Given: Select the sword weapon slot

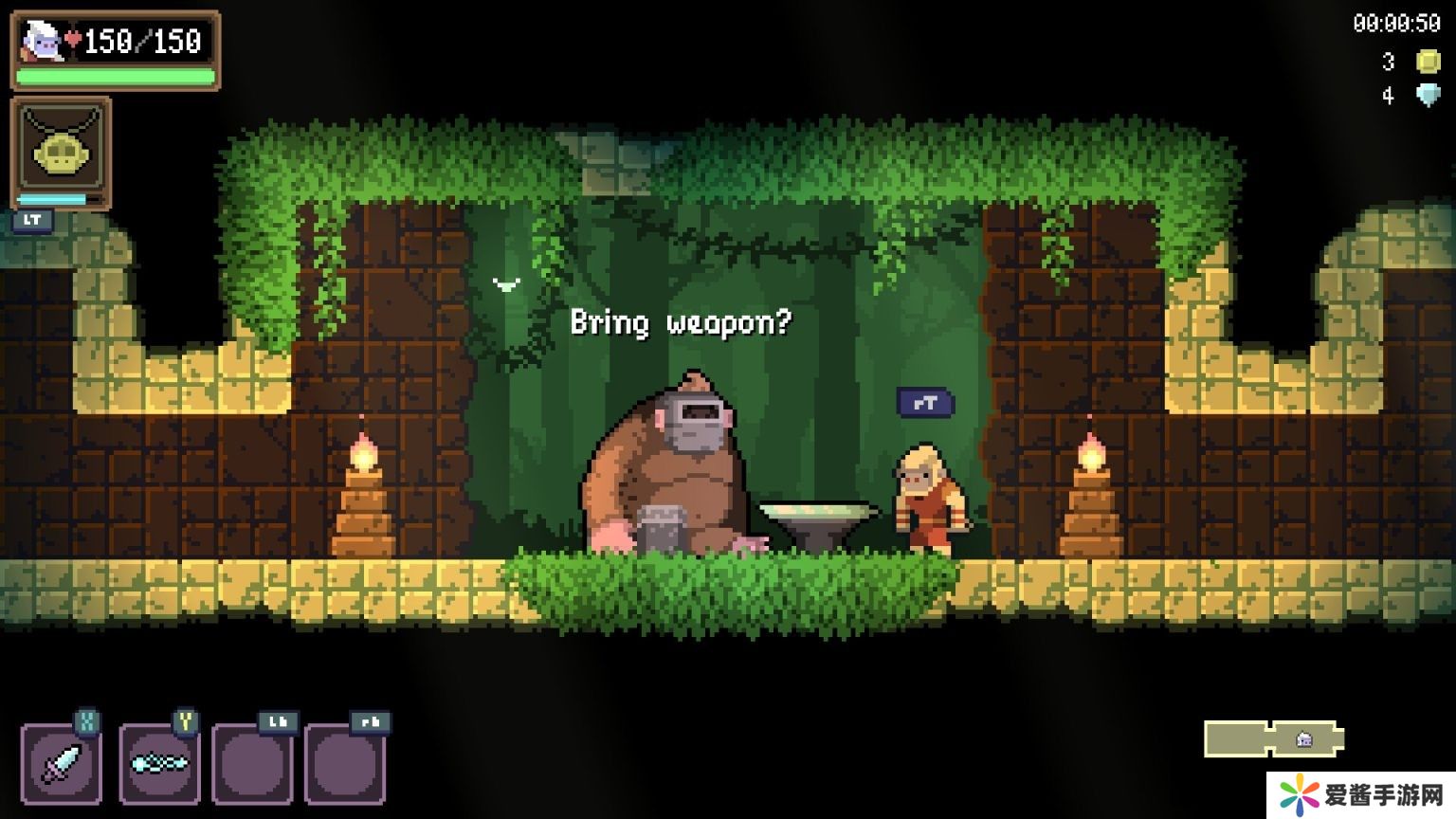Looking at the screenshot, I should pyautogui.click(x=62, y=763).
